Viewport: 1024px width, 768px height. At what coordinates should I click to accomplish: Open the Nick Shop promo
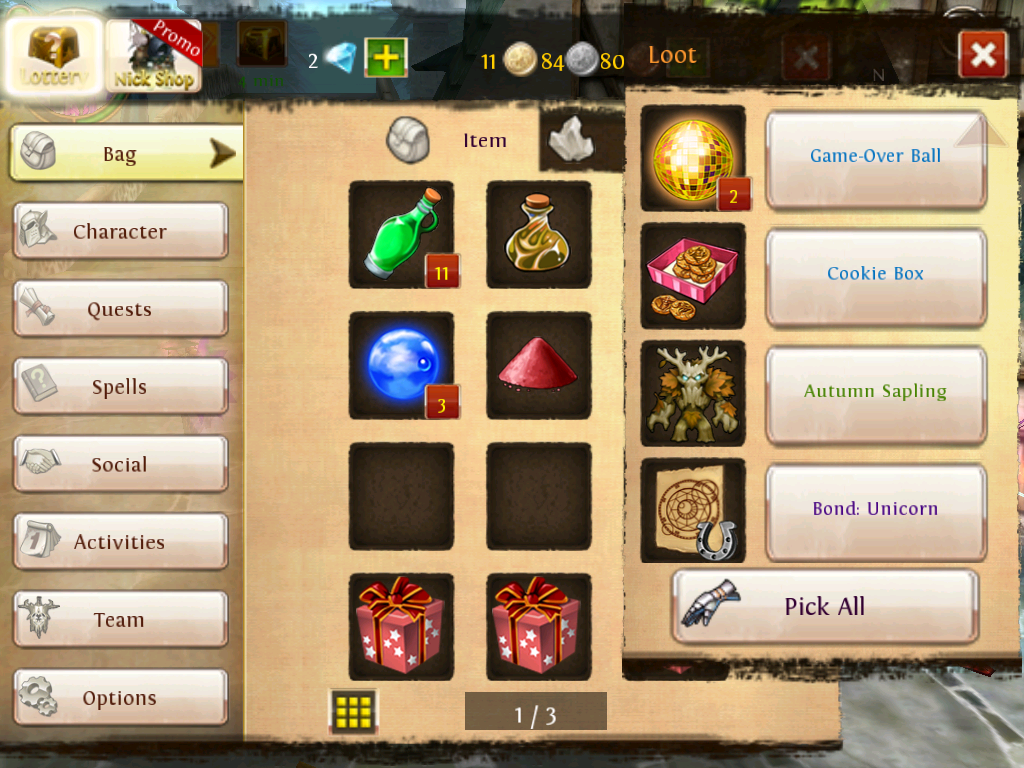tap(153, 56)
